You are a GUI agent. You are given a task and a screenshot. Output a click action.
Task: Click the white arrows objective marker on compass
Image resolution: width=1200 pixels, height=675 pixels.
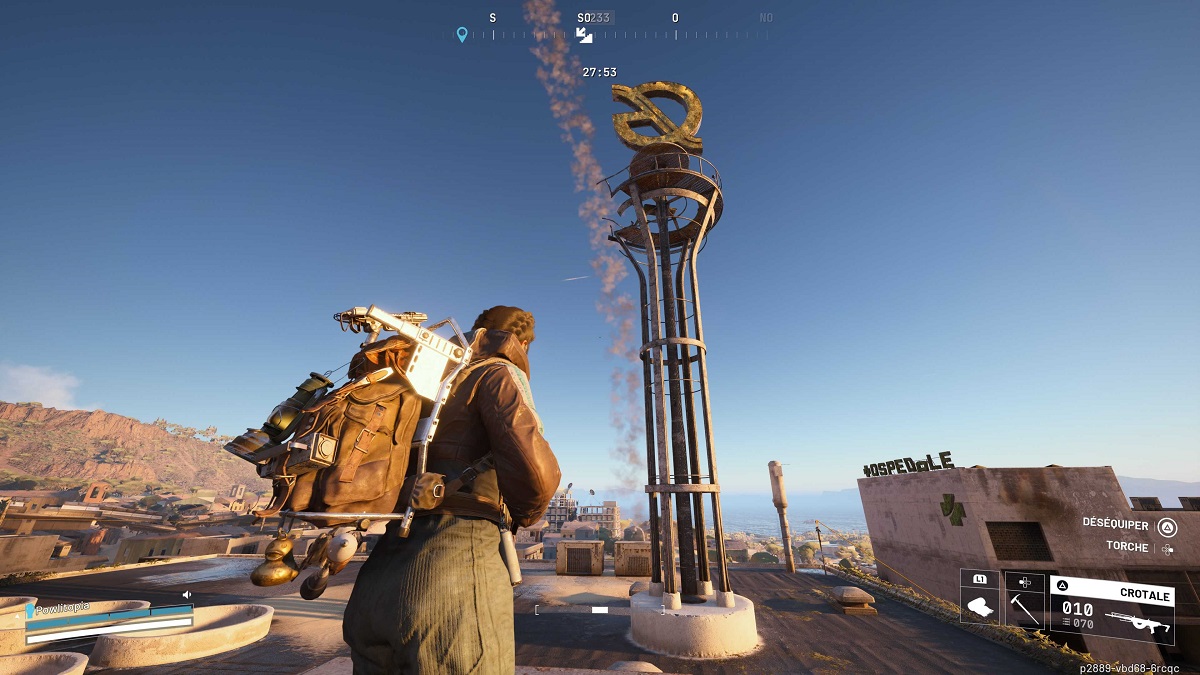click(584, 35)
